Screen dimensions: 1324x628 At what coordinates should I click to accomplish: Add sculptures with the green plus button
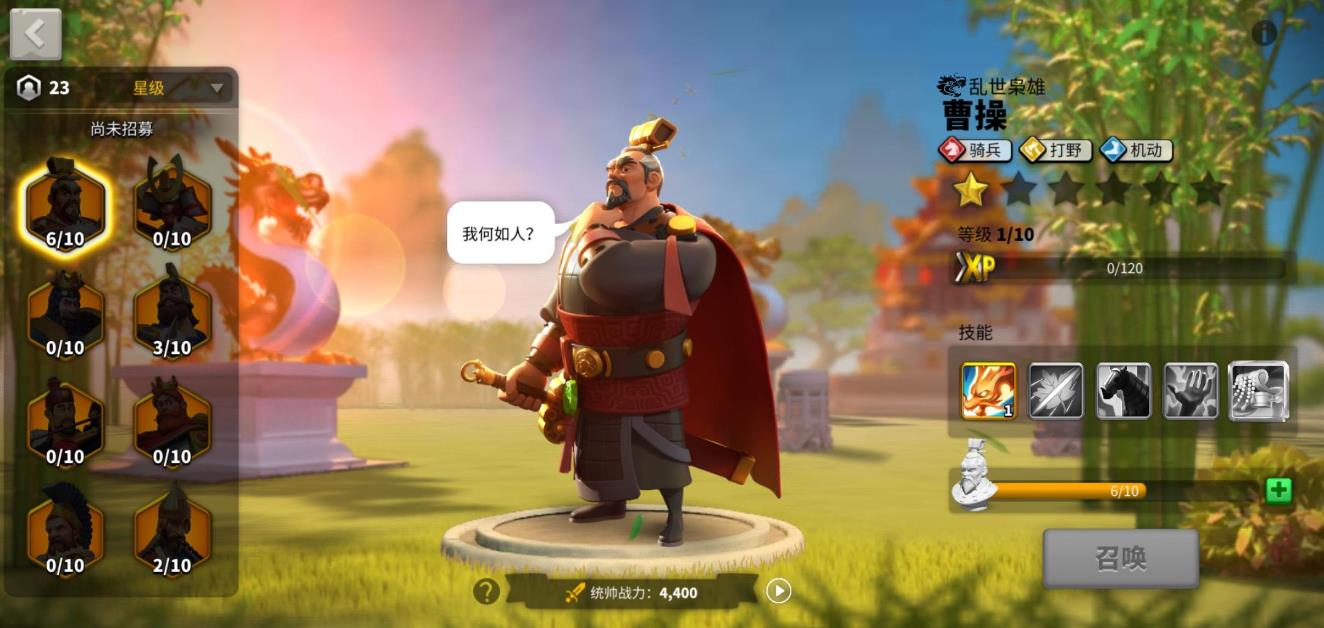pyautogui.click(x=1278, y=490)
